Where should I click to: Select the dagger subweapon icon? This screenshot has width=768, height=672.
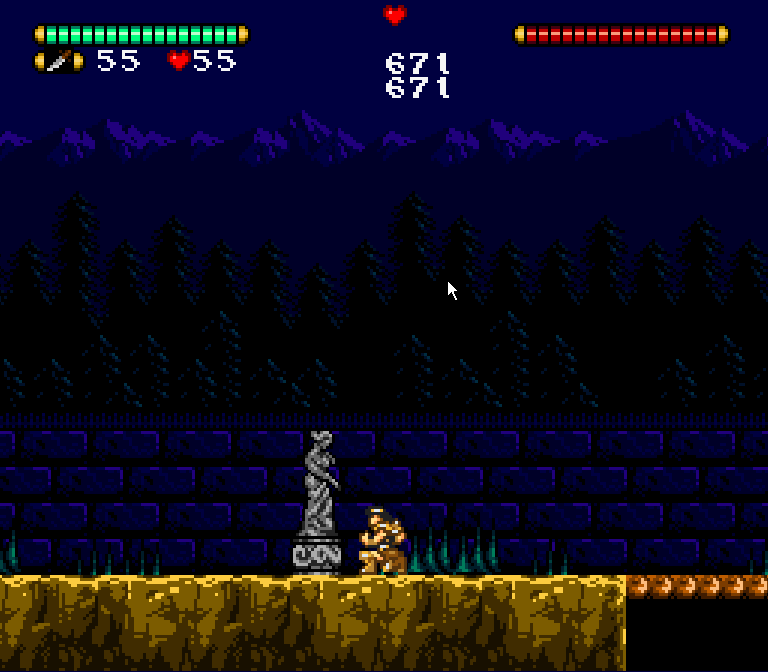[x=59, y=62]
